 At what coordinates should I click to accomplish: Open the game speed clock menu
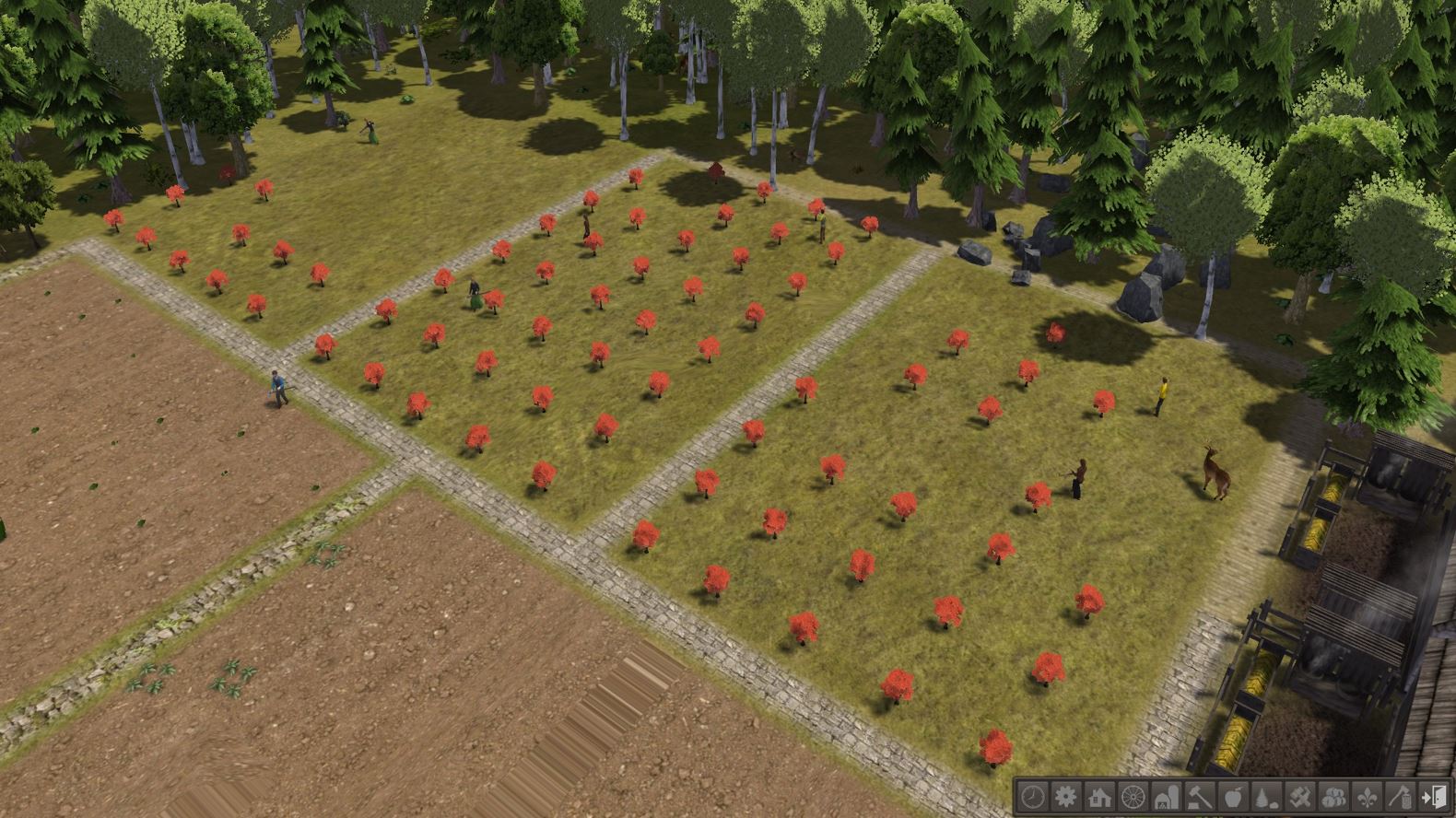coord(1032,800)
